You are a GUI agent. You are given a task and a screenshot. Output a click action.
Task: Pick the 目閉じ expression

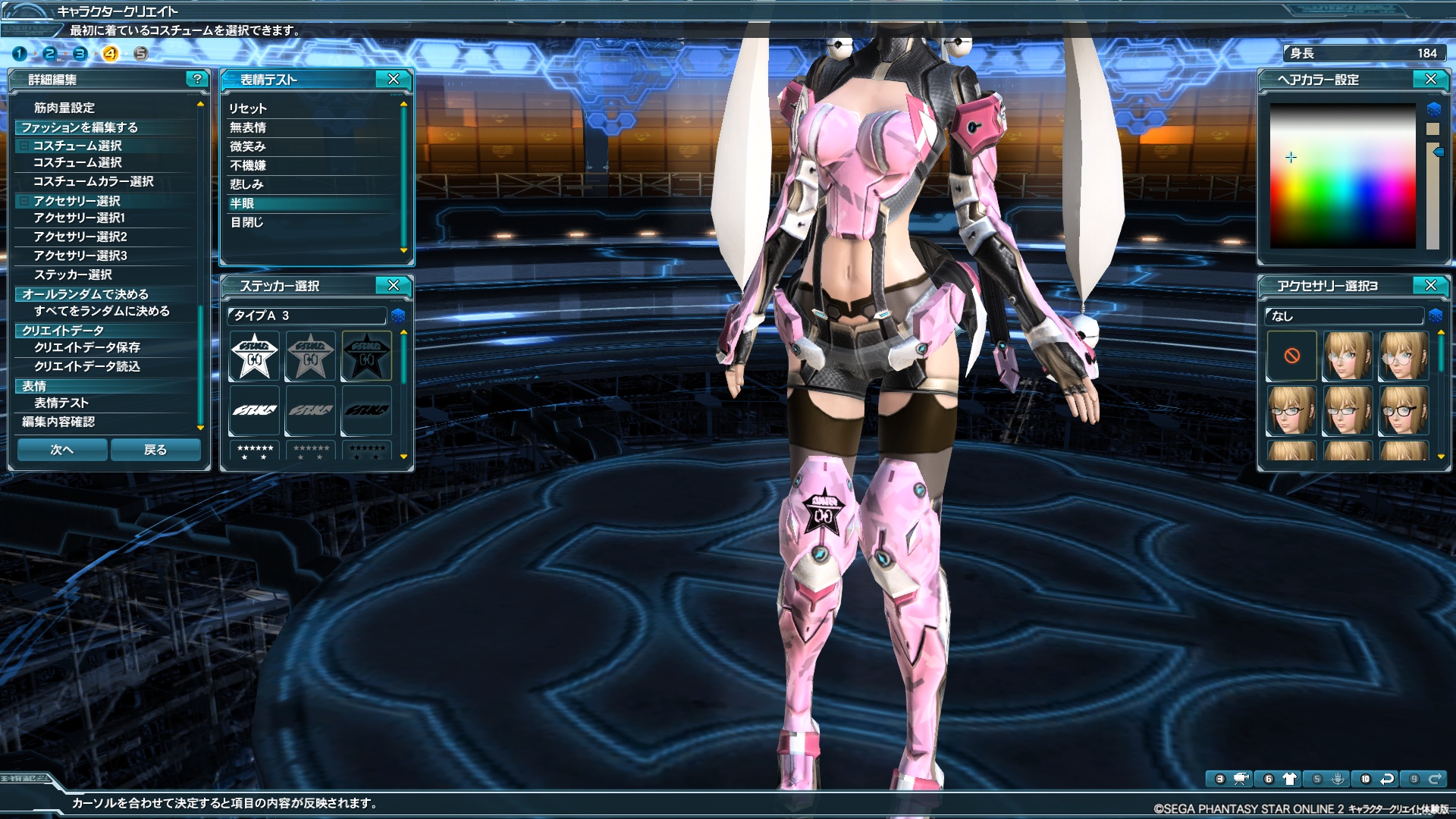tap(246, 222)
